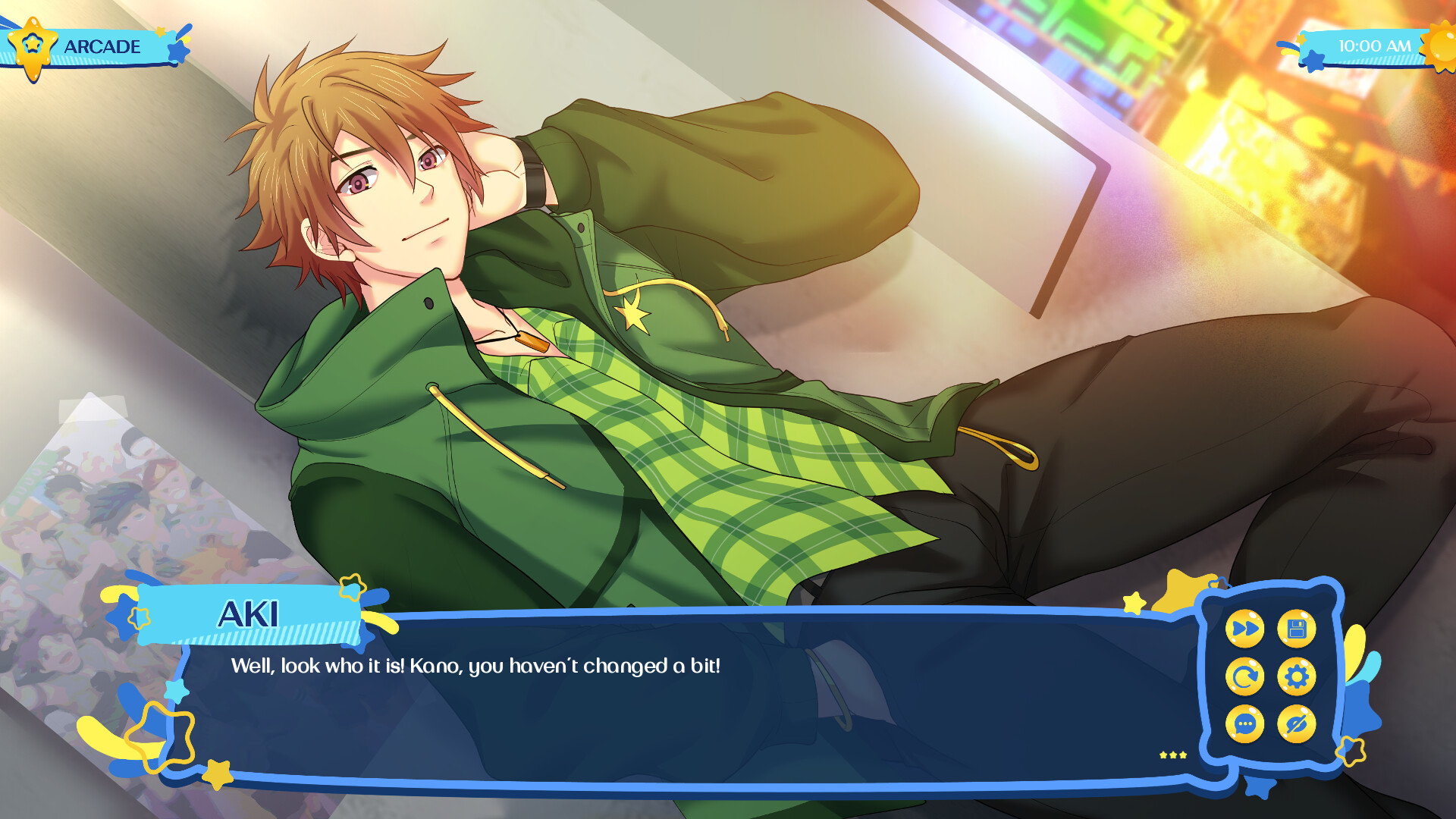Expand the quick-menu button panel
The height and width of the screenshot is (819, 1456).
coord(1270,675)
